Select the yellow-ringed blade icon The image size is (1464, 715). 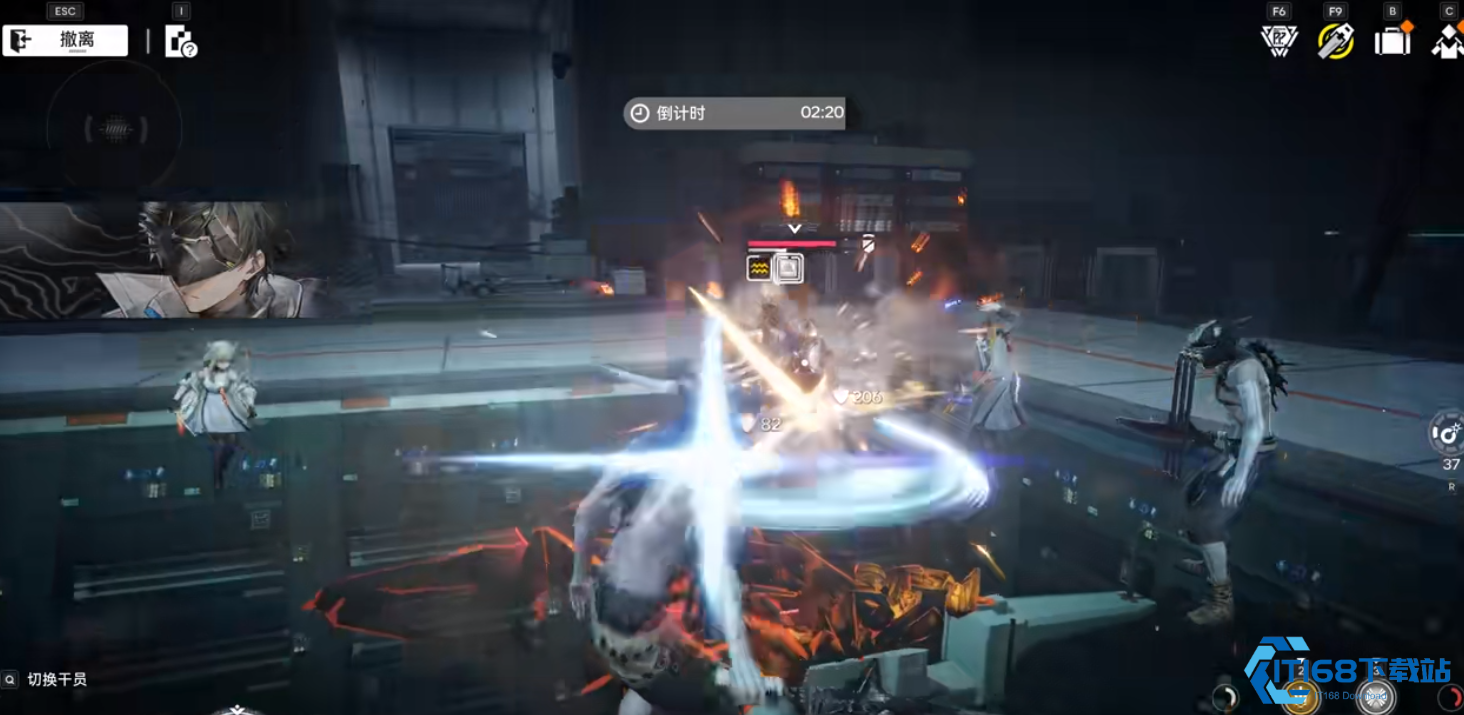[x=1335, y=41]
